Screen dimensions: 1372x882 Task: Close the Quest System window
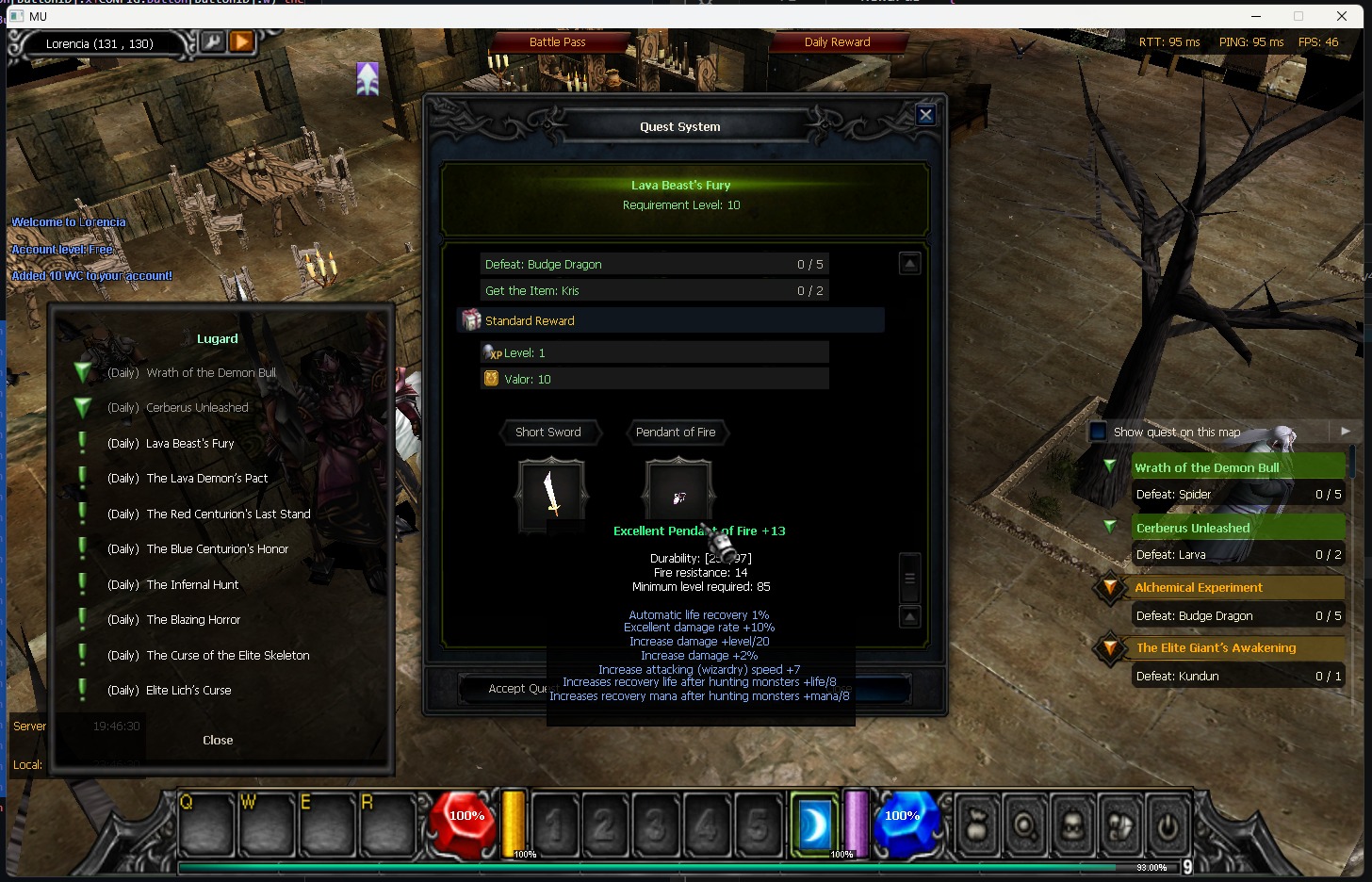coord(925,115)
